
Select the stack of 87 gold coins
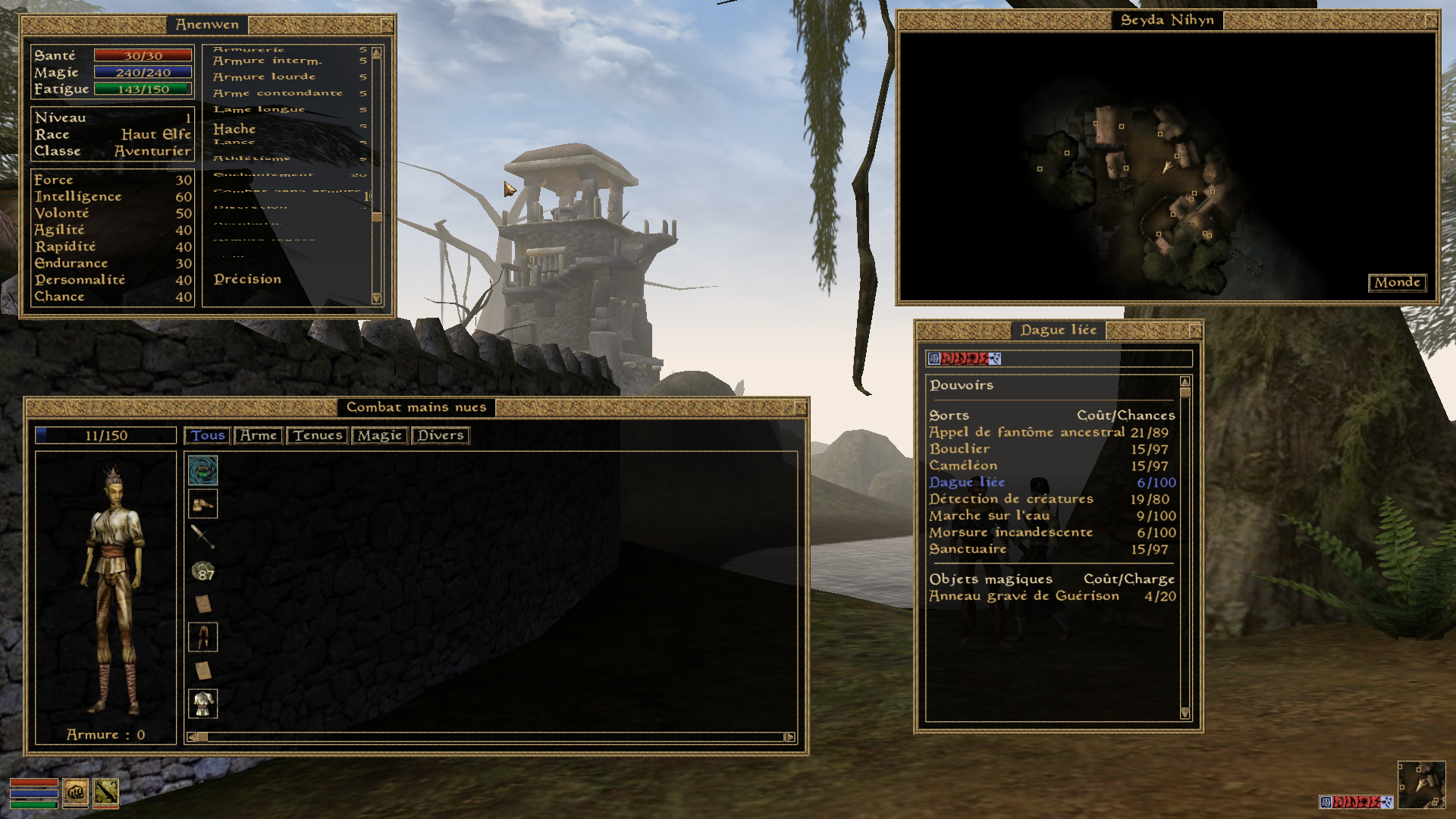[202, 570]
